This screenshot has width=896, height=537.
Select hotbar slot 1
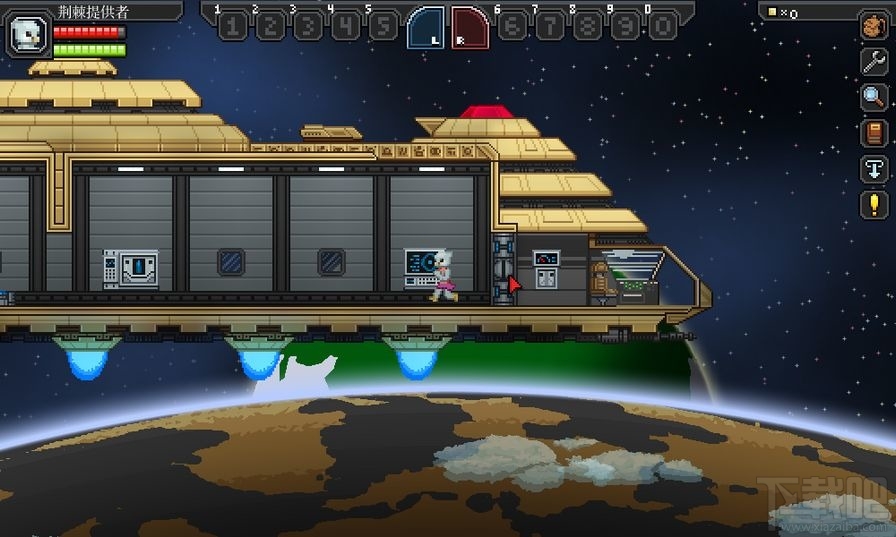232,27
